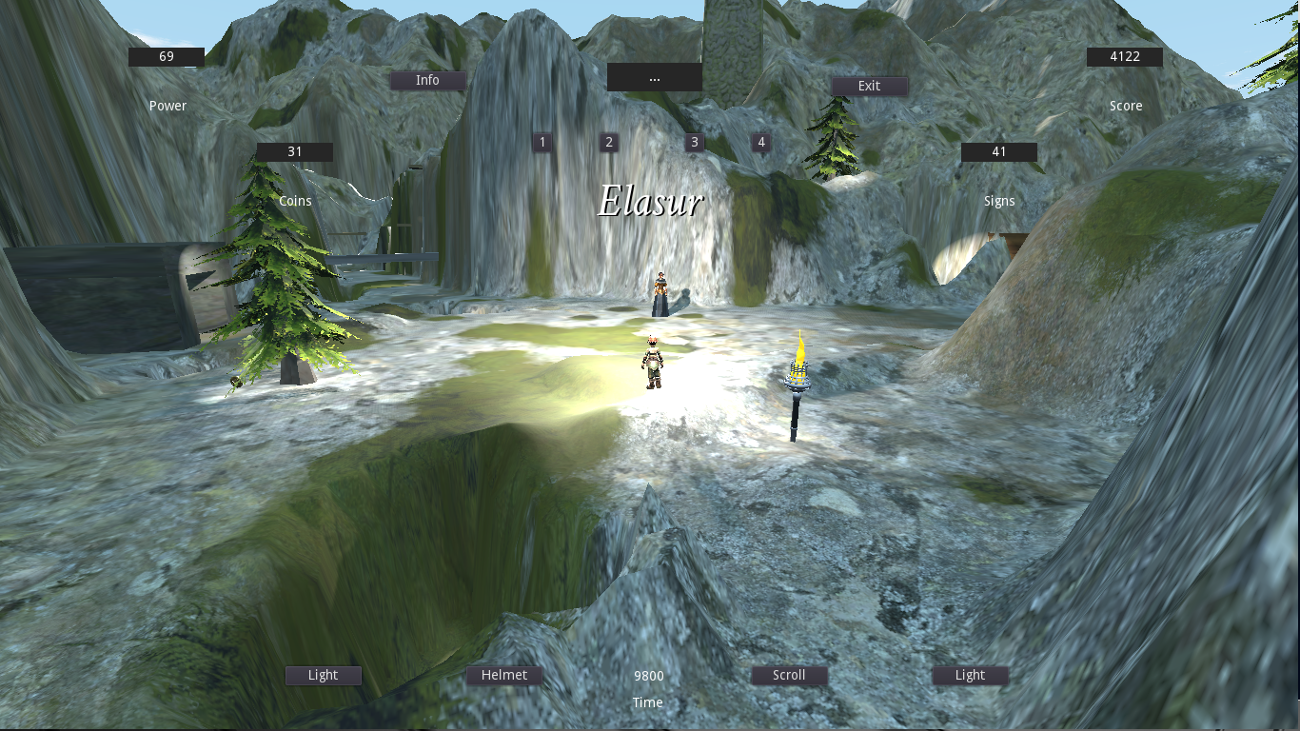Click the Signs counter showing 41
The image size is (1300, 731).
tap(999, 152)
